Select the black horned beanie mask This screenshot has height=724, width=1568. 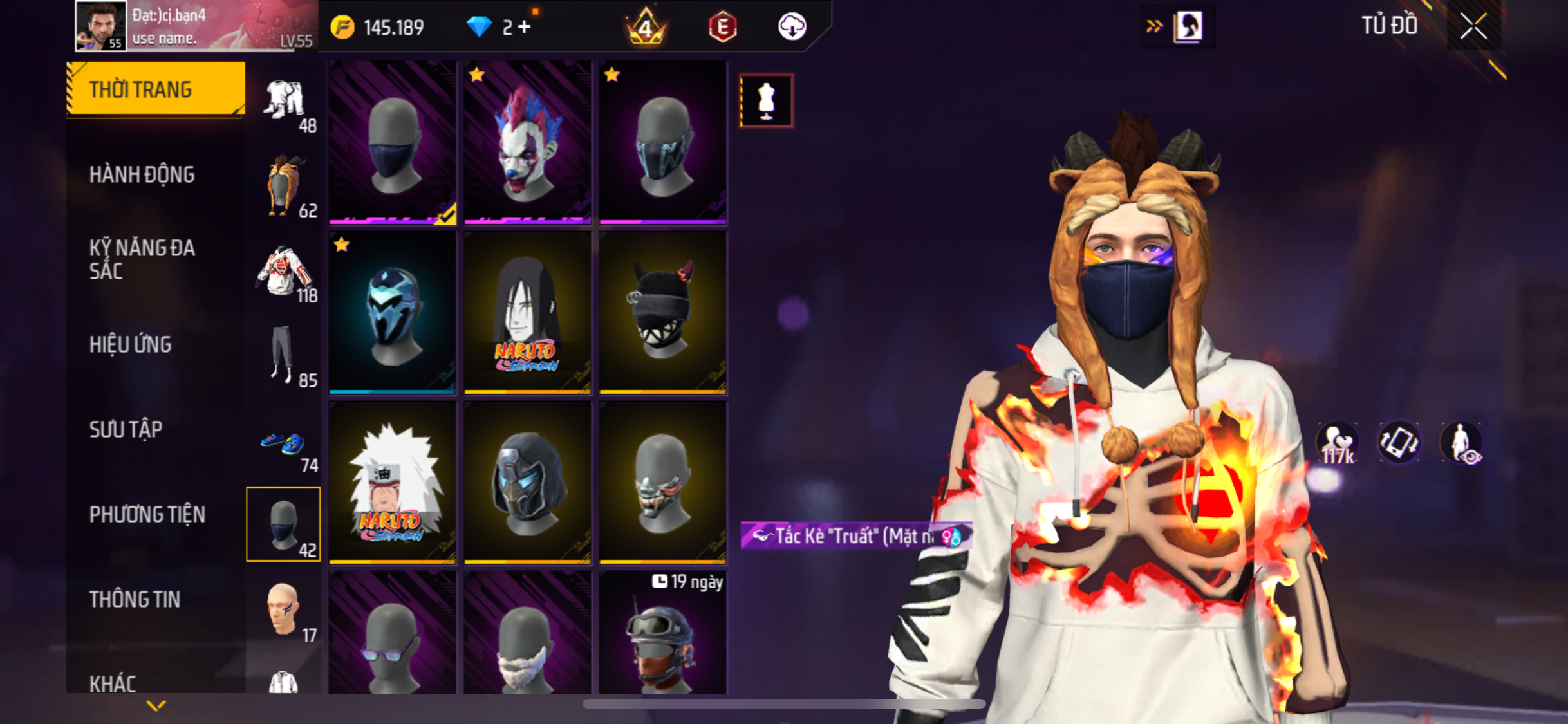(662, 312)
